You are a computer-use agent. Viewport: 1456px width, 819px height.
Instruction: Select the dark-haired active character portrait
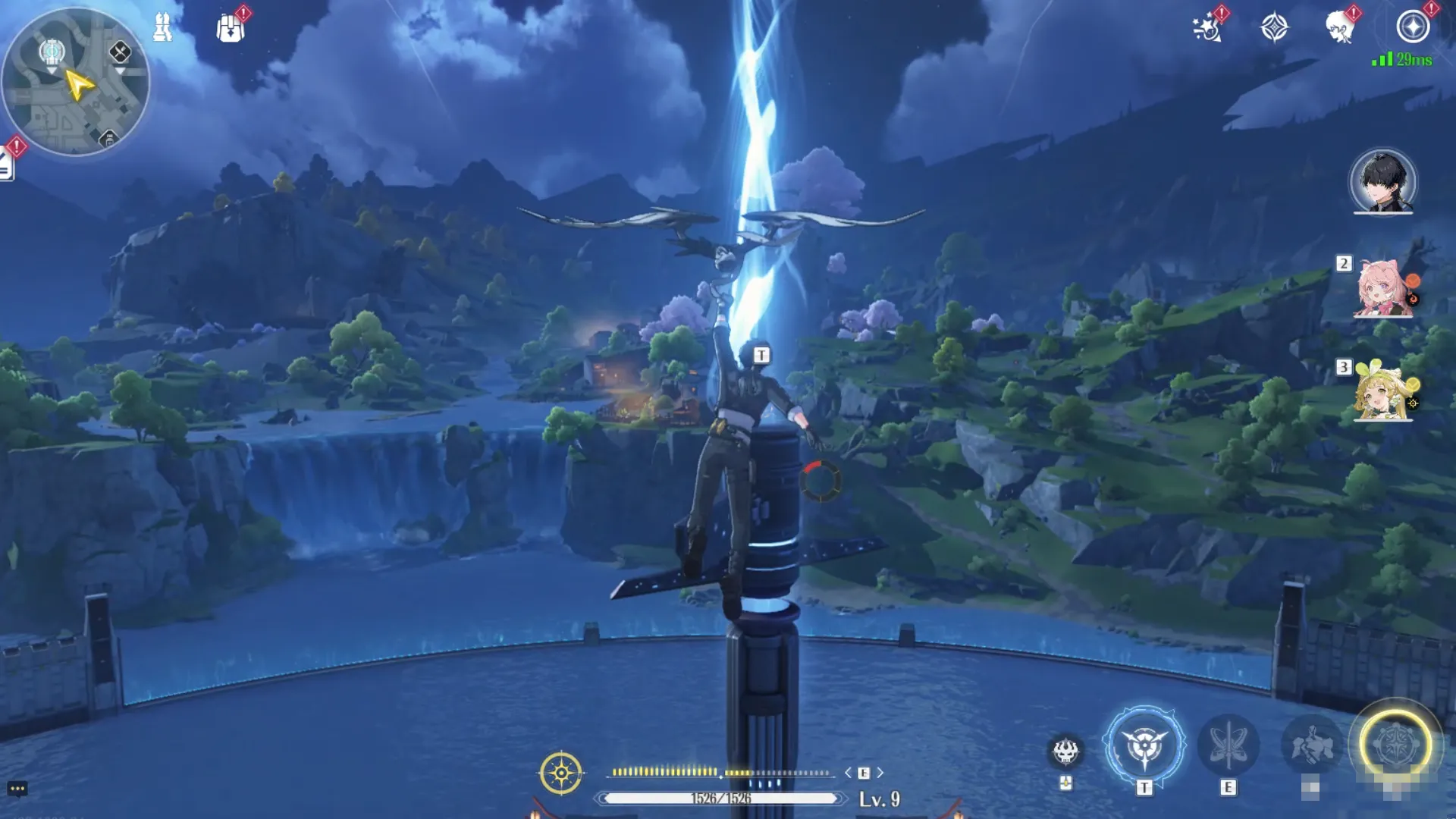[1382, 181]
